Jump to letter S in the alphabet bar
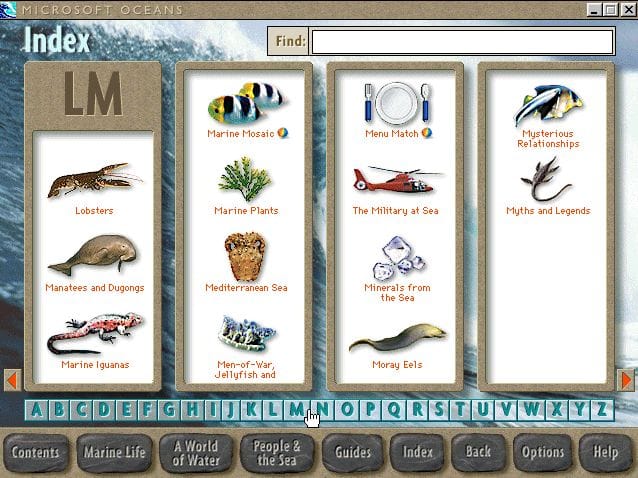Screen dimensions: 638x478 point(439,408)
